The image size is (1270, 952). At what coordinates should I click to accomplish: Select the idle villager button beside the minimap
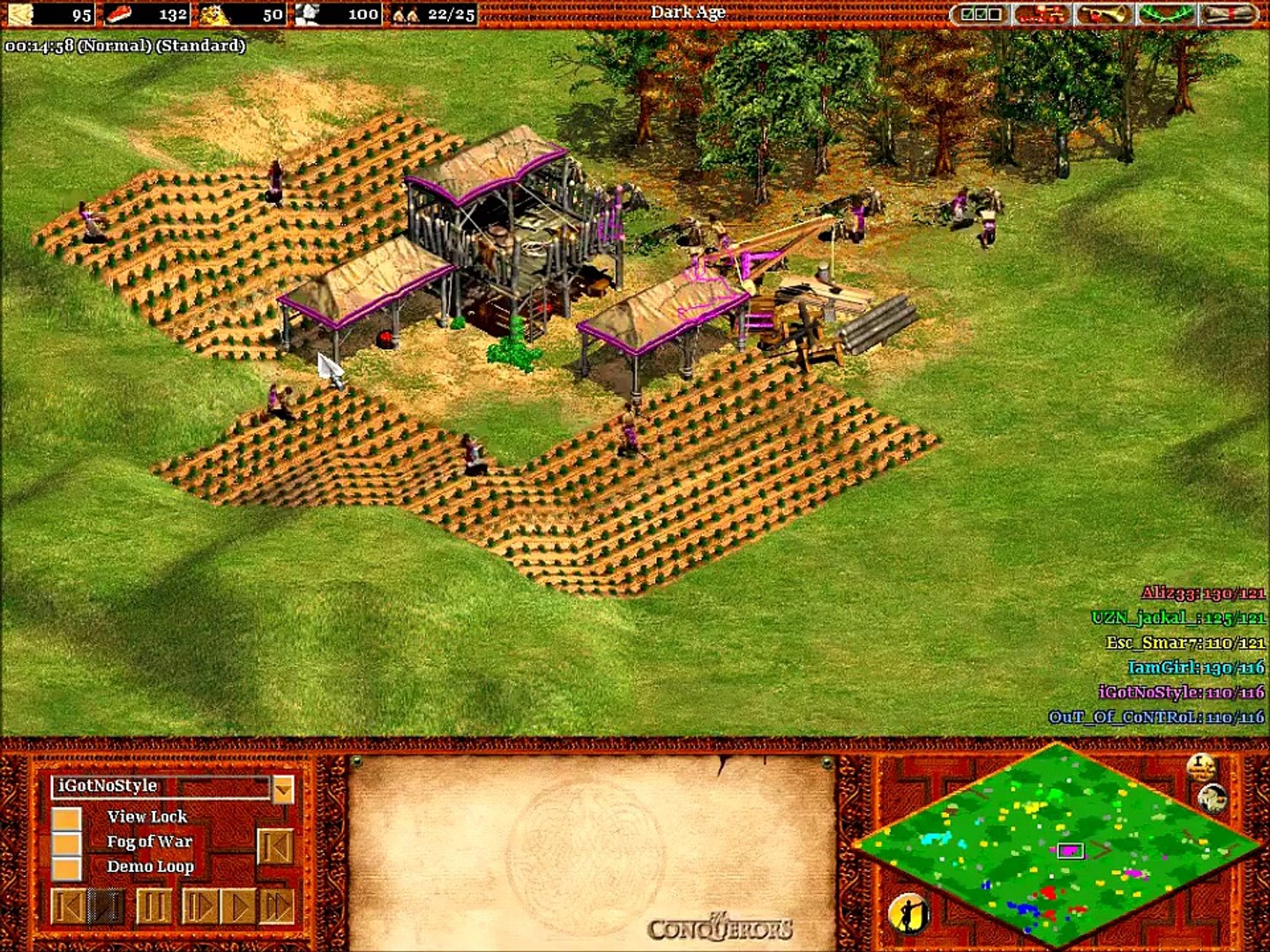tap(908, 914)
